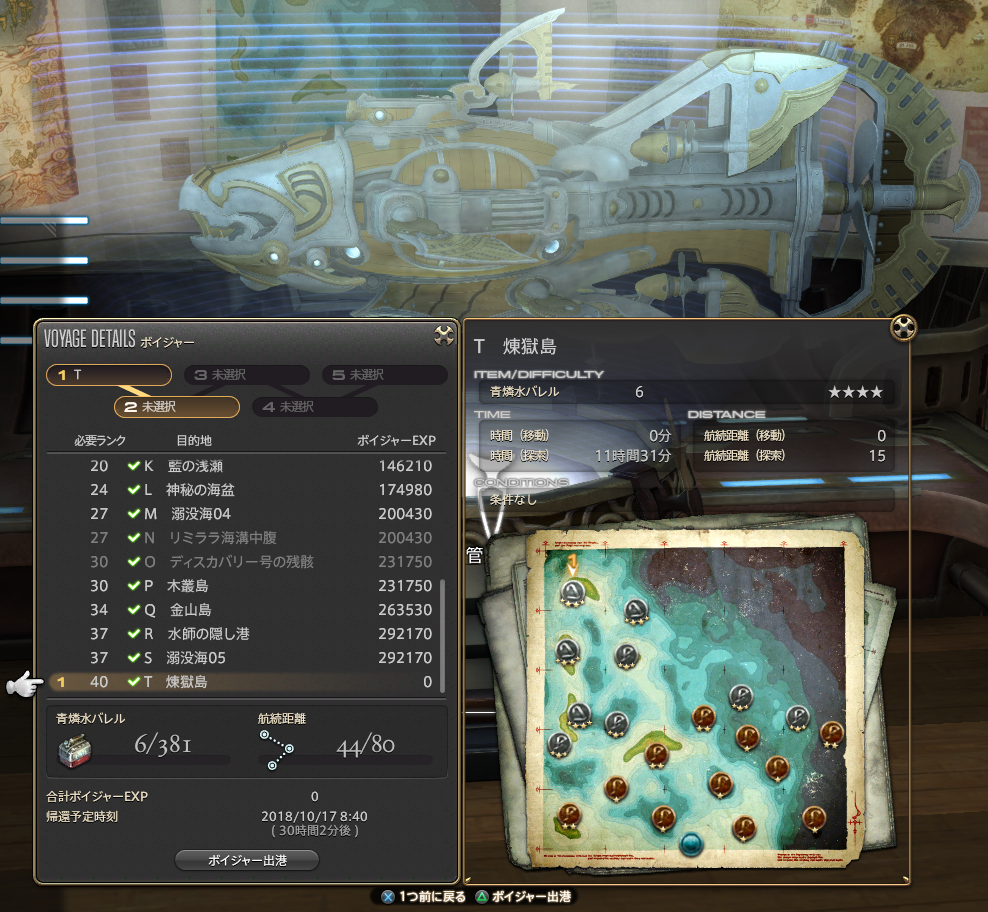The height and width of the screenshot is (912, 988).
Task: Pick destination S 溺没海05
Action: [x=245, y=658]
